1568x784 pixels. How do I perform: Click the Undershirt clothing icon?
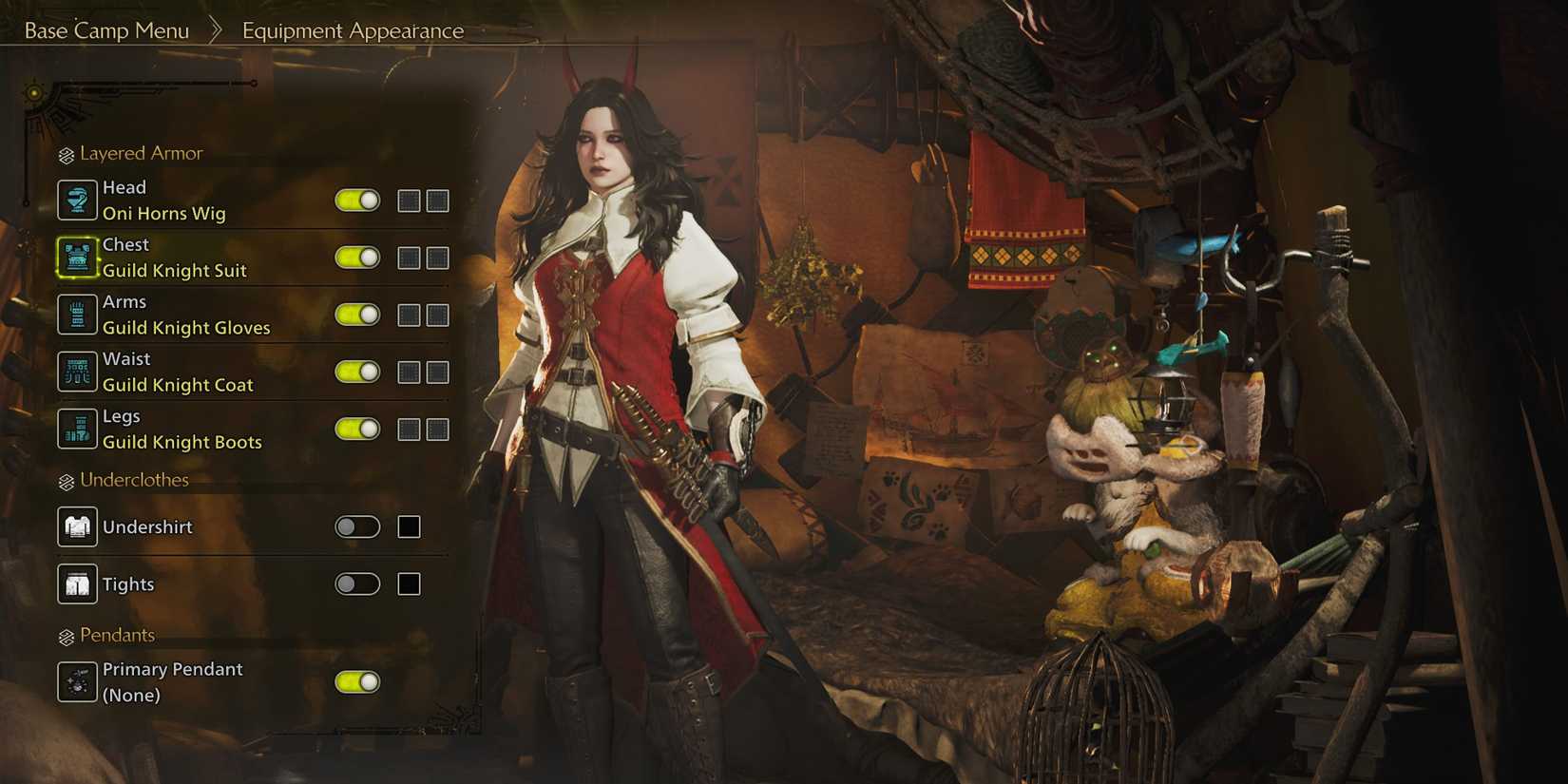point(77,526)
